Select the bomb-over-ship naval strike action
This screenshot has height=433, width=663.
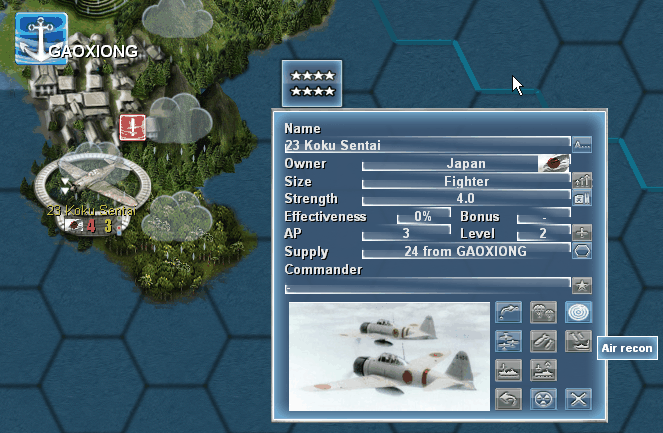click(x=578, y=341)
